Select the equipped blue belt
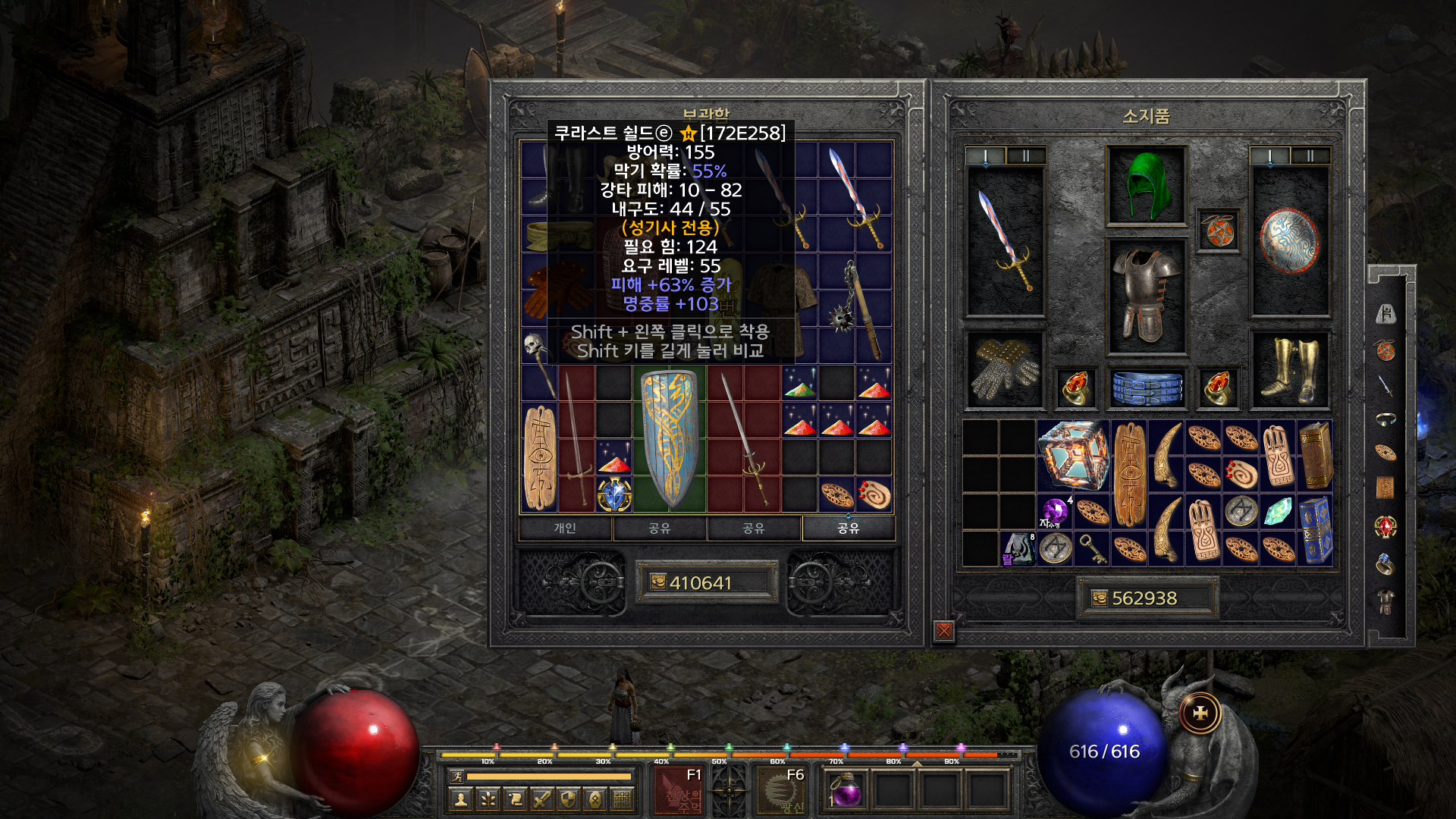The height and width of the screenshot is (819, 1456). click(1147, 387)
